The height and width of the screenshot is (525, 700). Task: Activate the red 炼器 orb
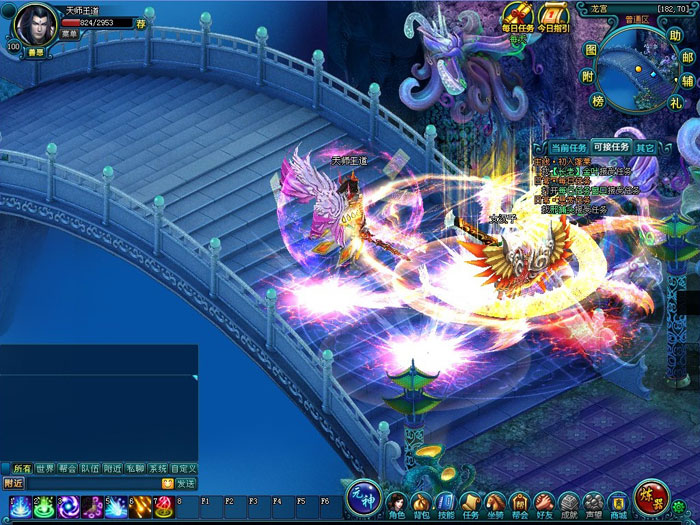651,498
